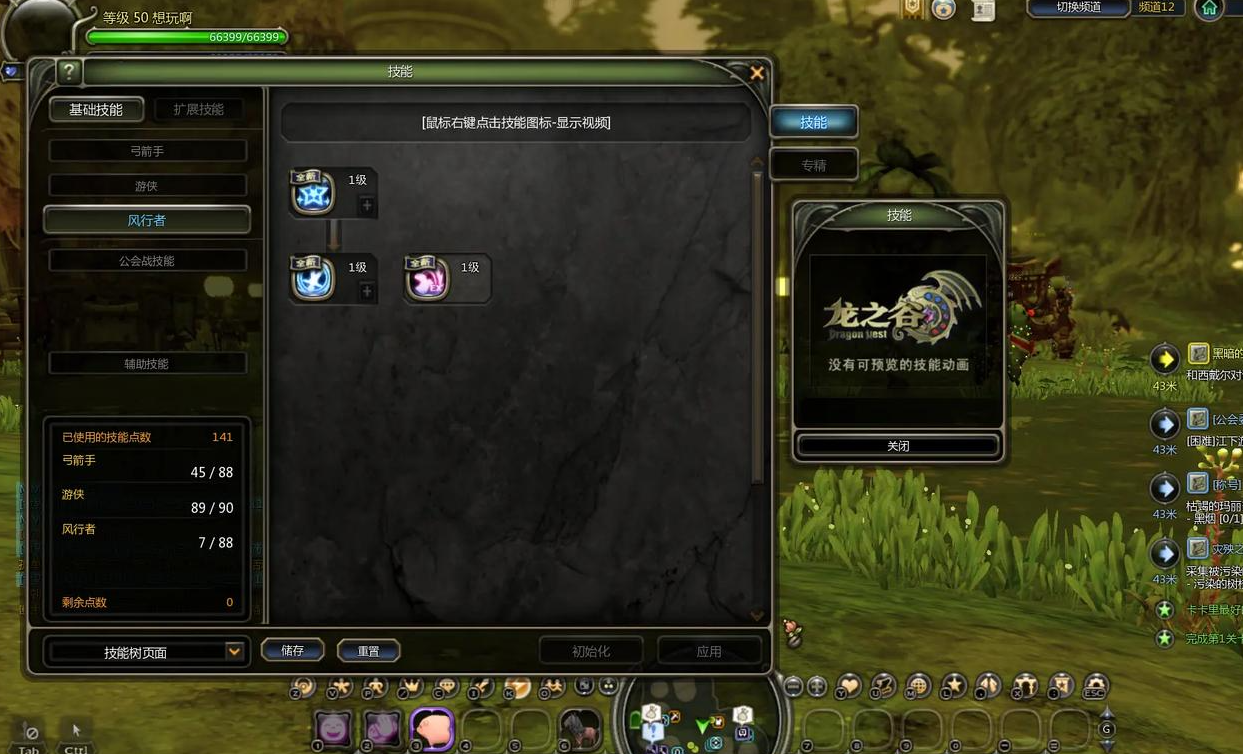Select the 技能 side tab
The width and height of the screenshot is (1243, 754).
[813, 122]
